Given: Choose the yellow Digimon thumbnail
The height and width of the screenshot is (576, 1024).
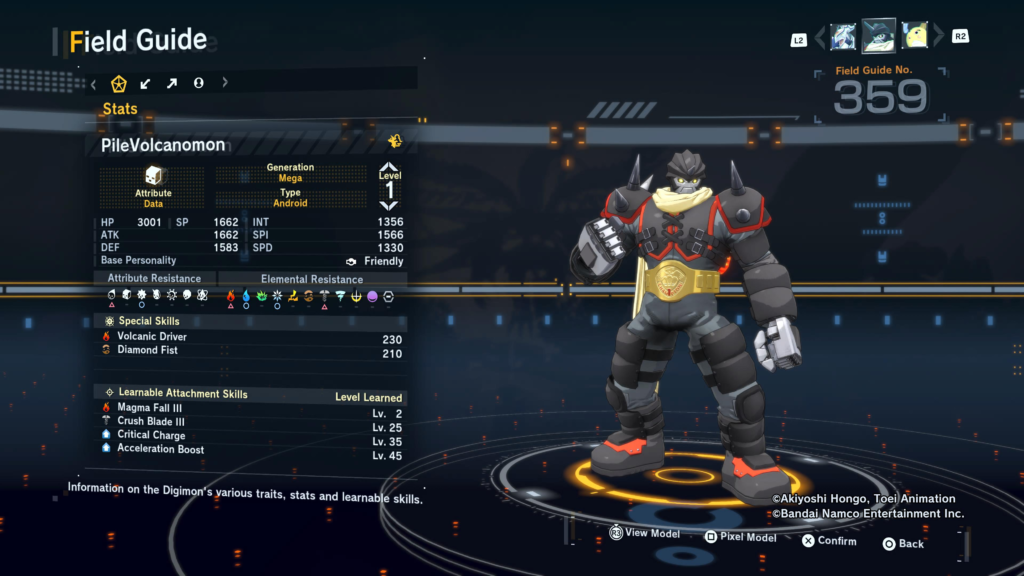Looking at the screenshot, I should 915,37.
